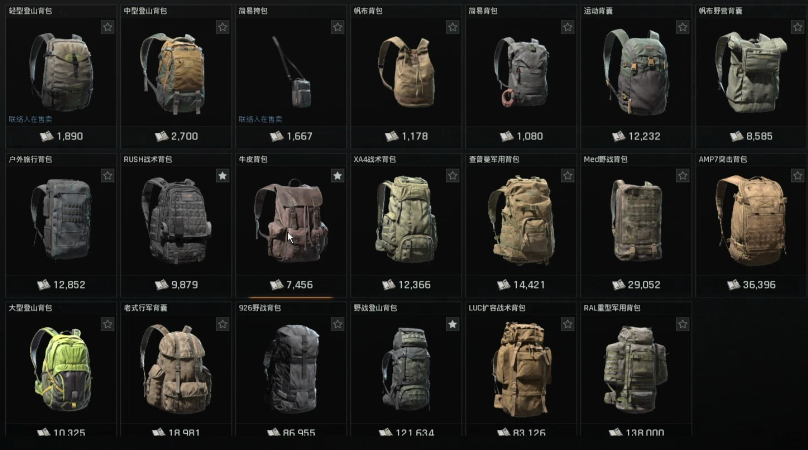Select the 轻型登山背包 backpack tile
This screenshot has height=450, width=808.
click(60, 73)
